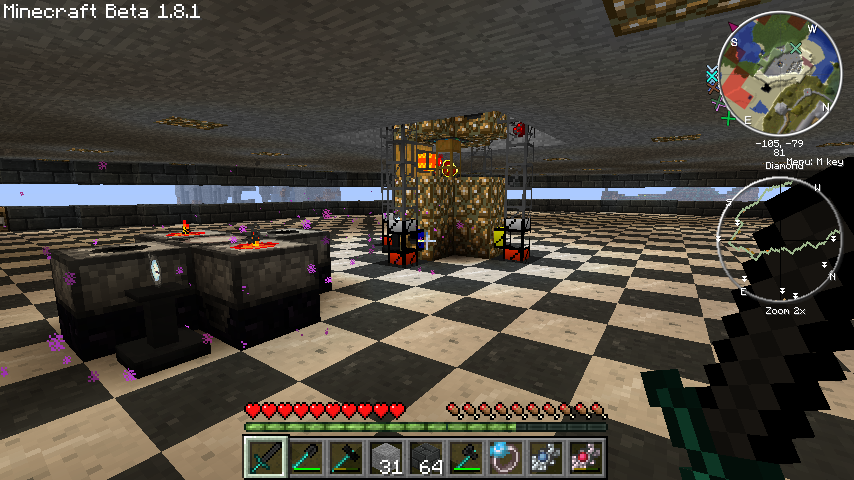854x480 pixels.
Task: Select the dark matter shovel slot
Action: pos(306,458)
